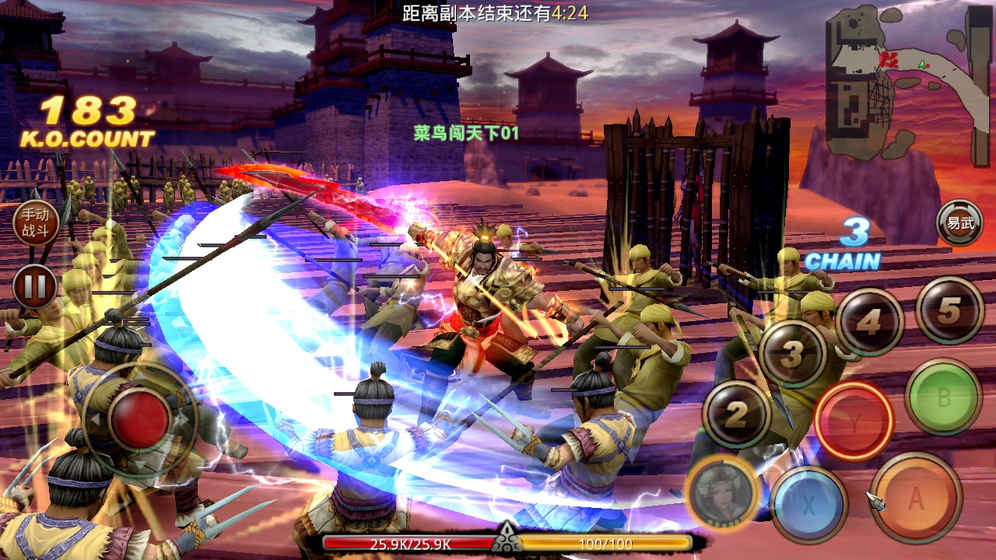The width and height of the screenshot is (996, 560).
Task: Toggle the 手动战斗 manual battle button
Action: pos(34,224)
